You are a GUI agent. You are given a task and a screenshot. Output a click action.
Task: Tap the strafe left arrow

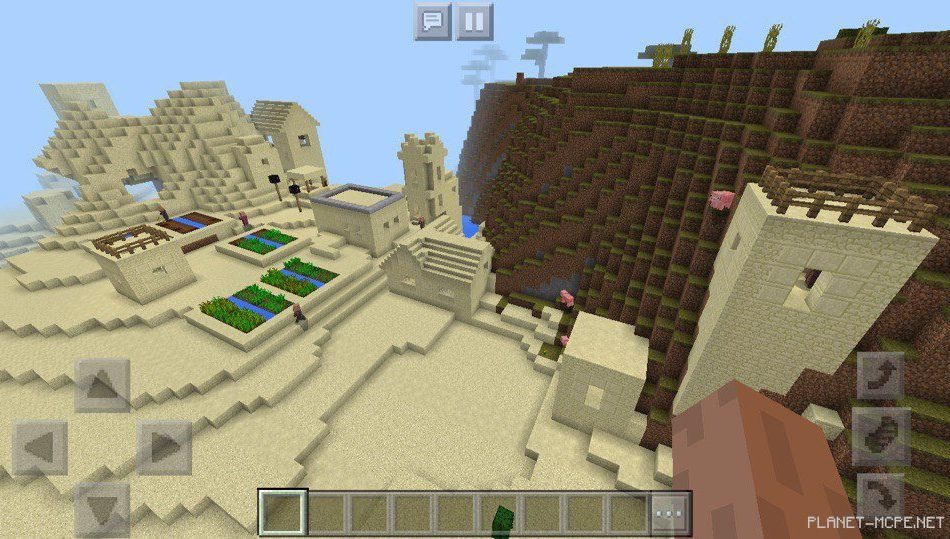[40, 447]
